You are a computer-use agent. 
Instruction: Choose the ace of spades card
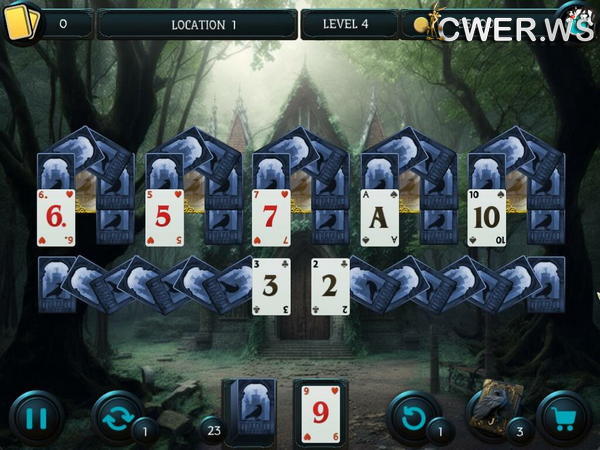point(379,217)
